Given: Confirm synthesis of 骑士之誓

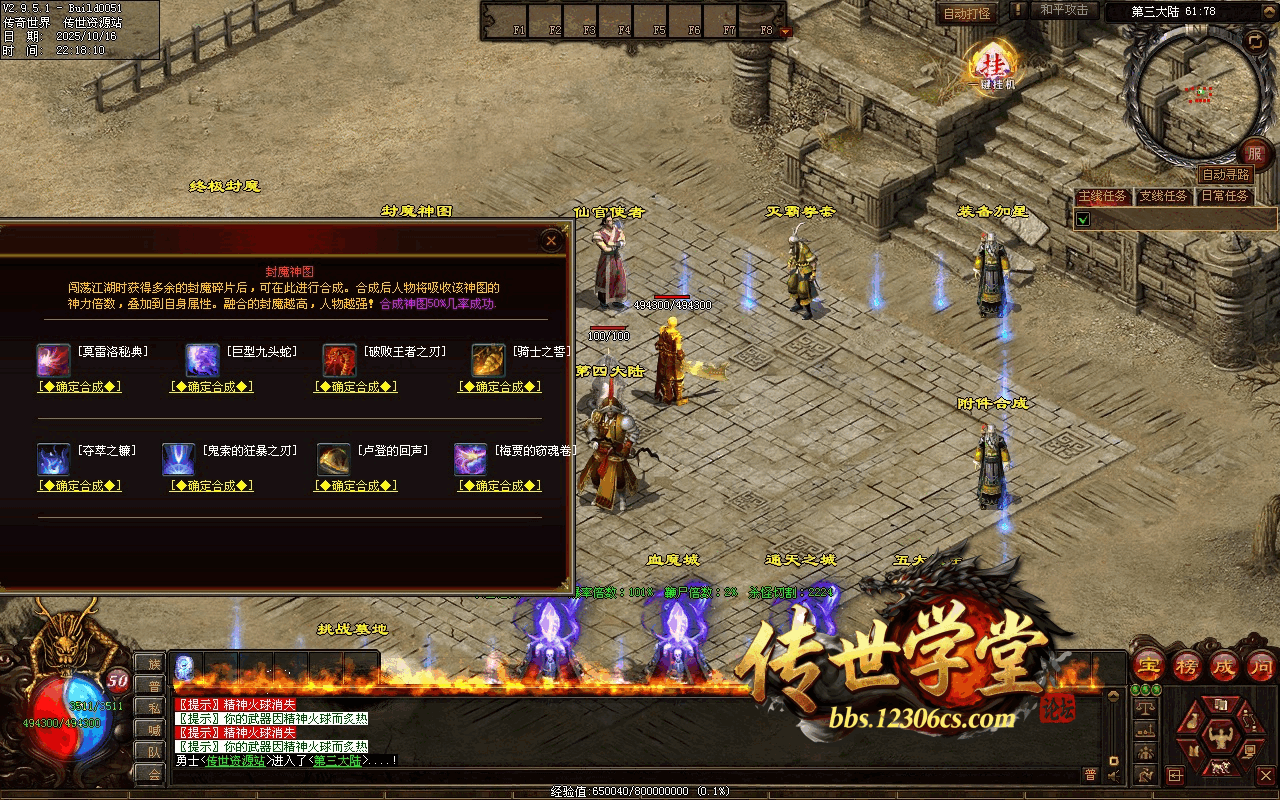Looking at the screenshot, I should click(x=499, y=387).
